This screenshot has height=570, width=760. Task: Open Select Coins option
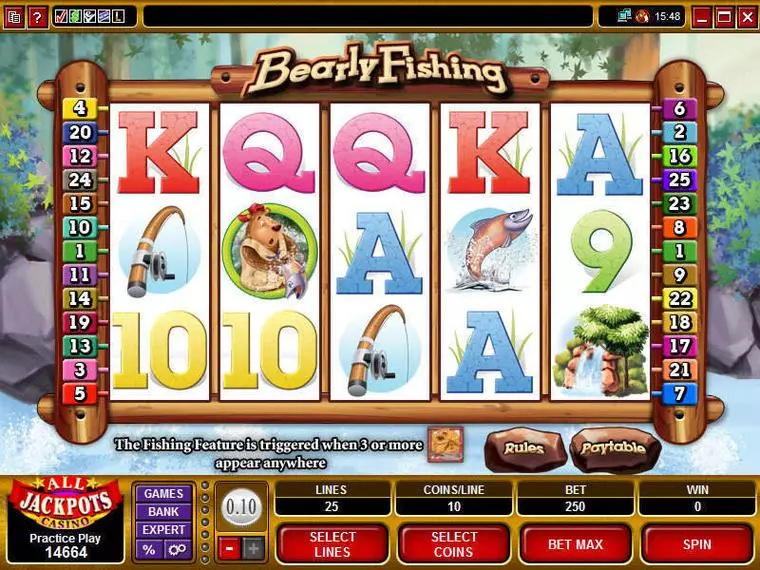(453, 544)
